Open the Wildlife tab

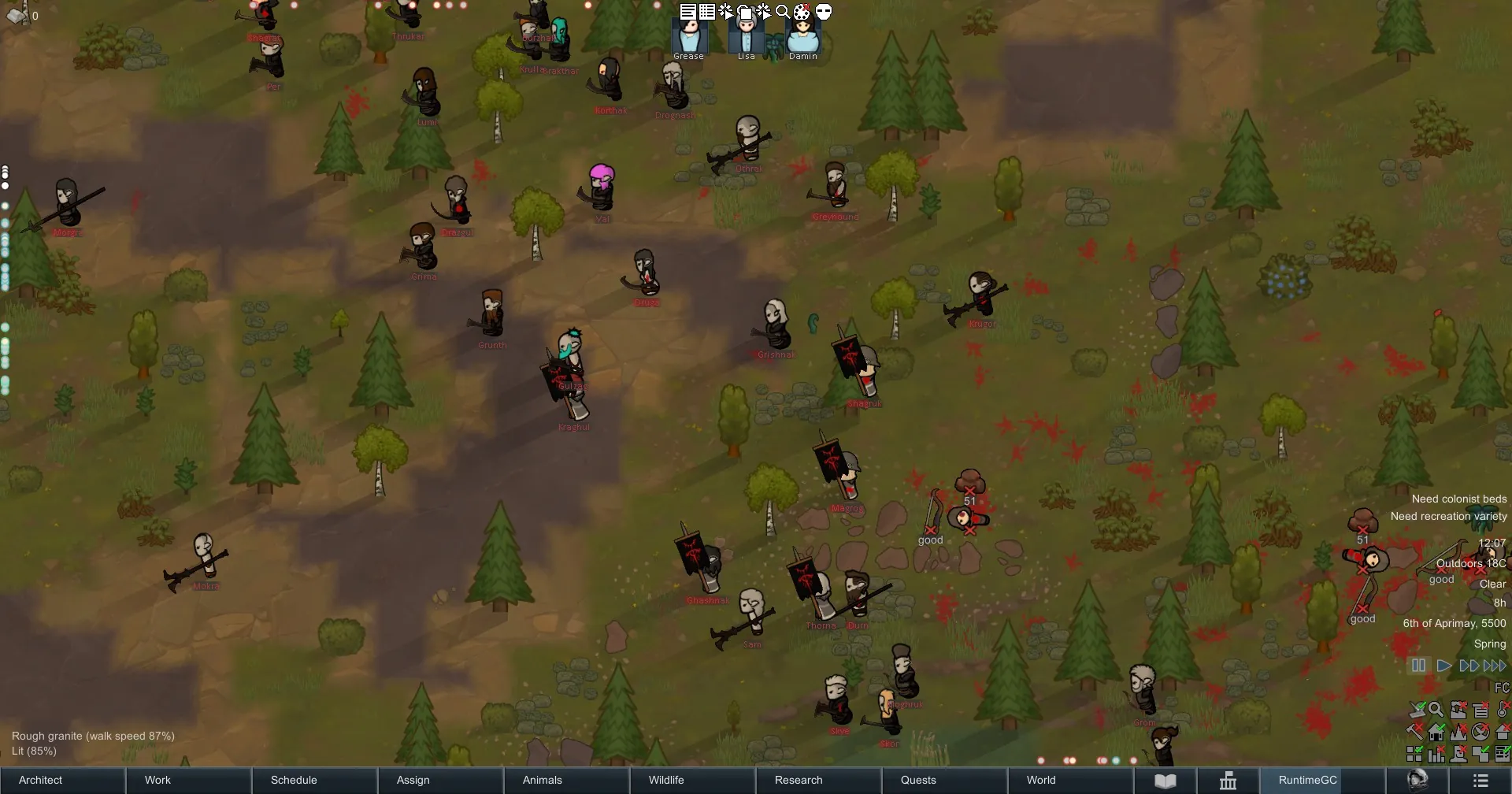[666, 780]
